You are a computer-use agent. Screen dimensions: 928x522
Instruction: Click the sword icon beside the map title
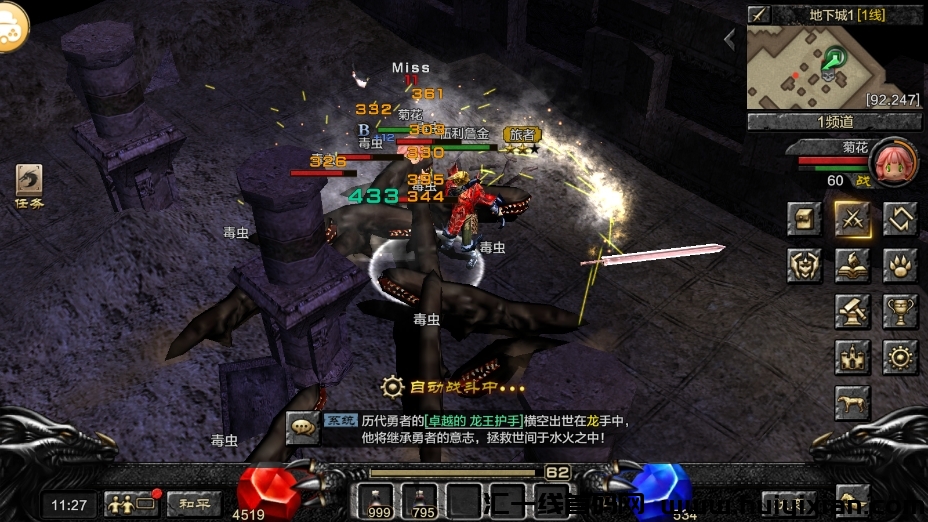(759, 14)
